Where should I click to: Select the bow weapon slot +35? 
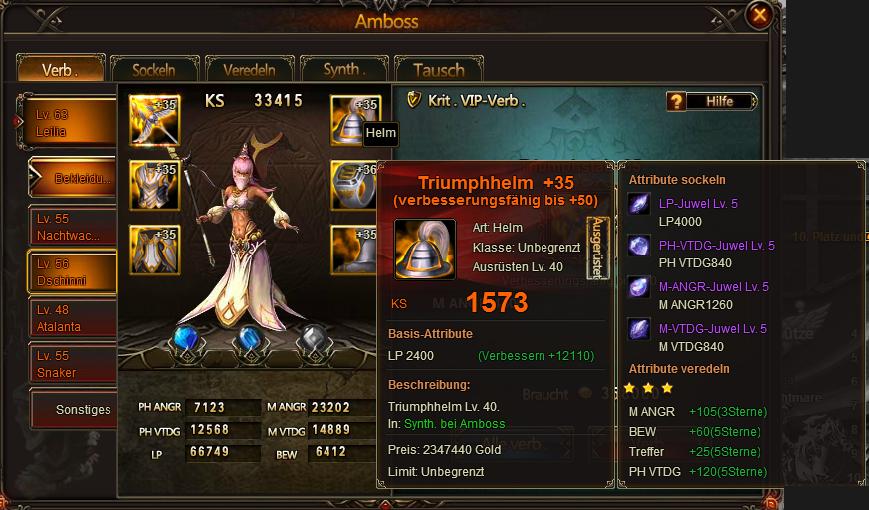point(154,122)
